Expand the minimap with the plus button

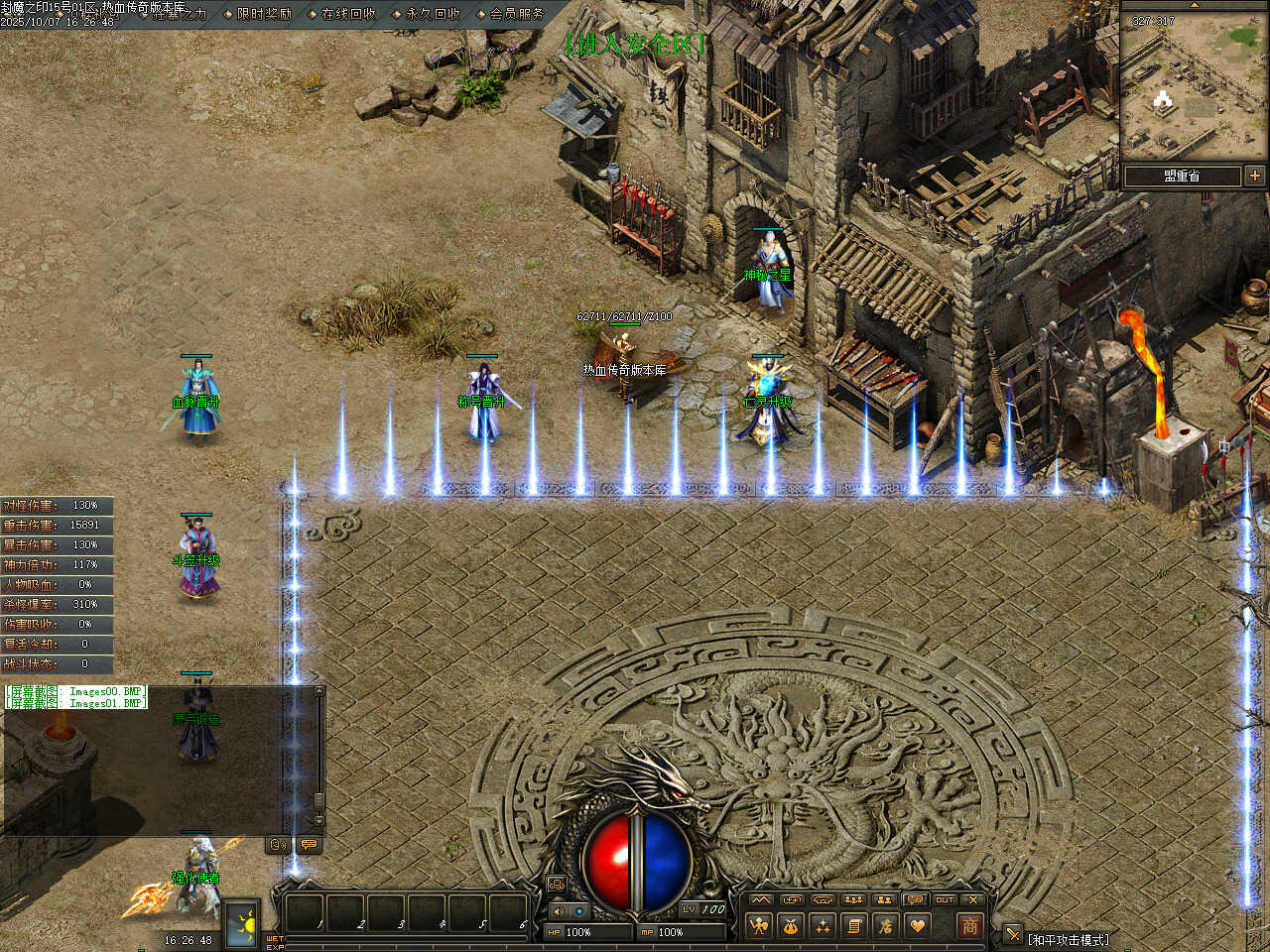[1255, 176]
